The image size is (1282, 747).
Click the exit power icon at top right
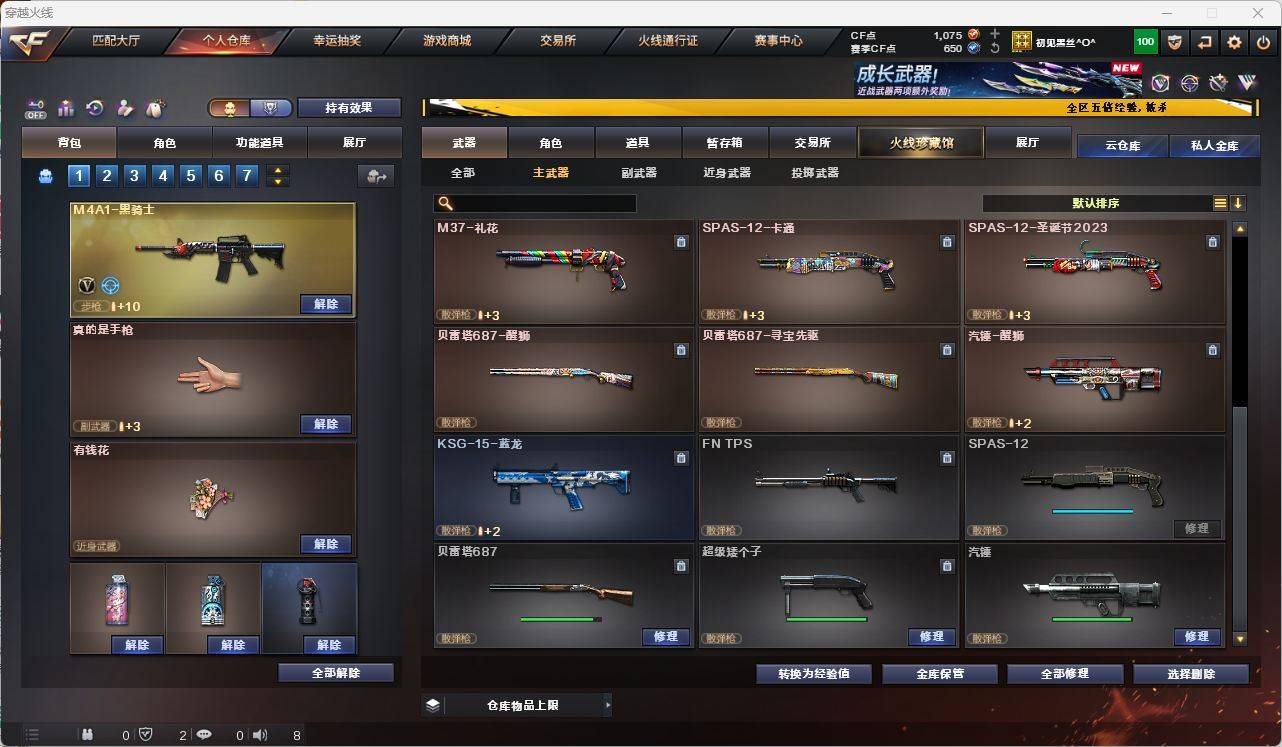(1261, 41)
